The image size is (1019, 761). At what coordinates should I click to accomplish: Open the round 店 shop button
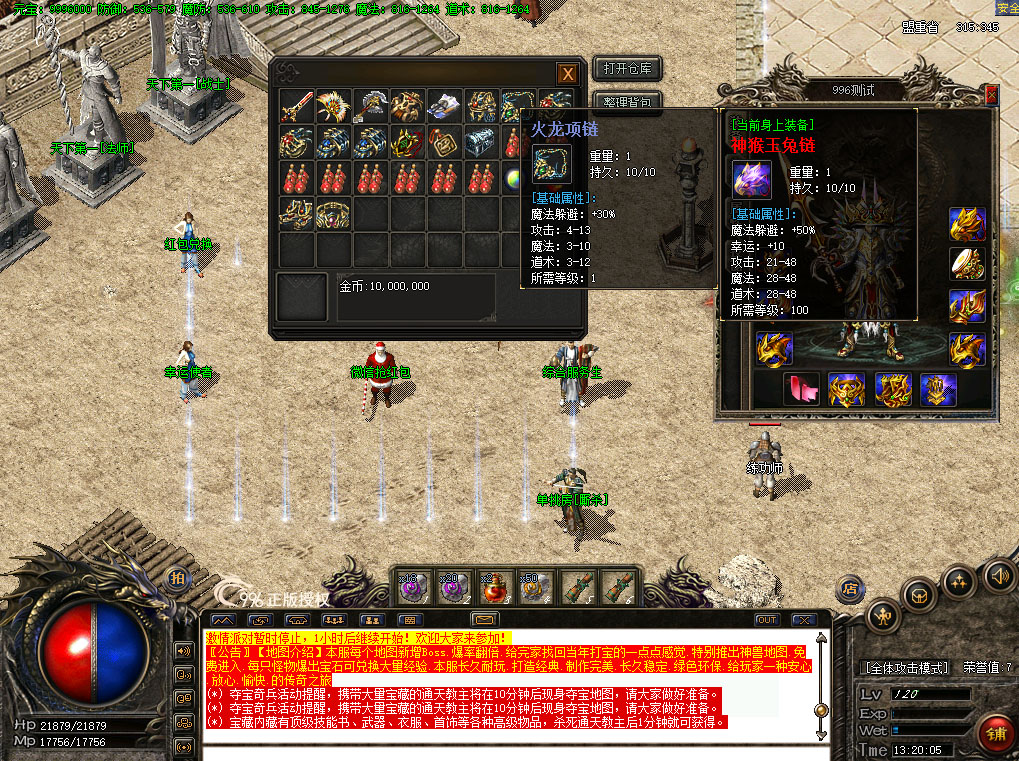tap(852, 587)
